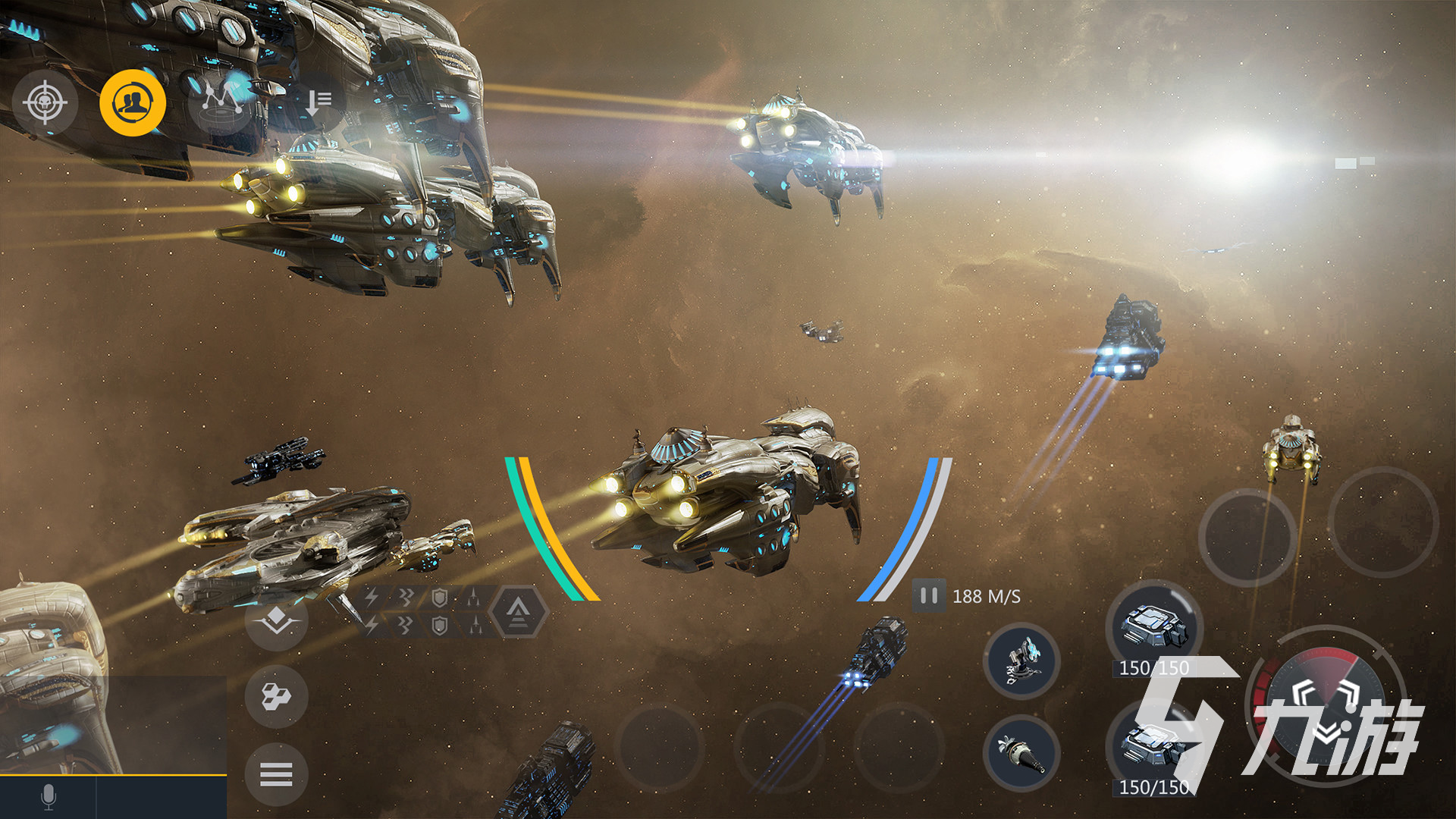
Task: Open the skull crosshair target list
Action: pos(45,102)
